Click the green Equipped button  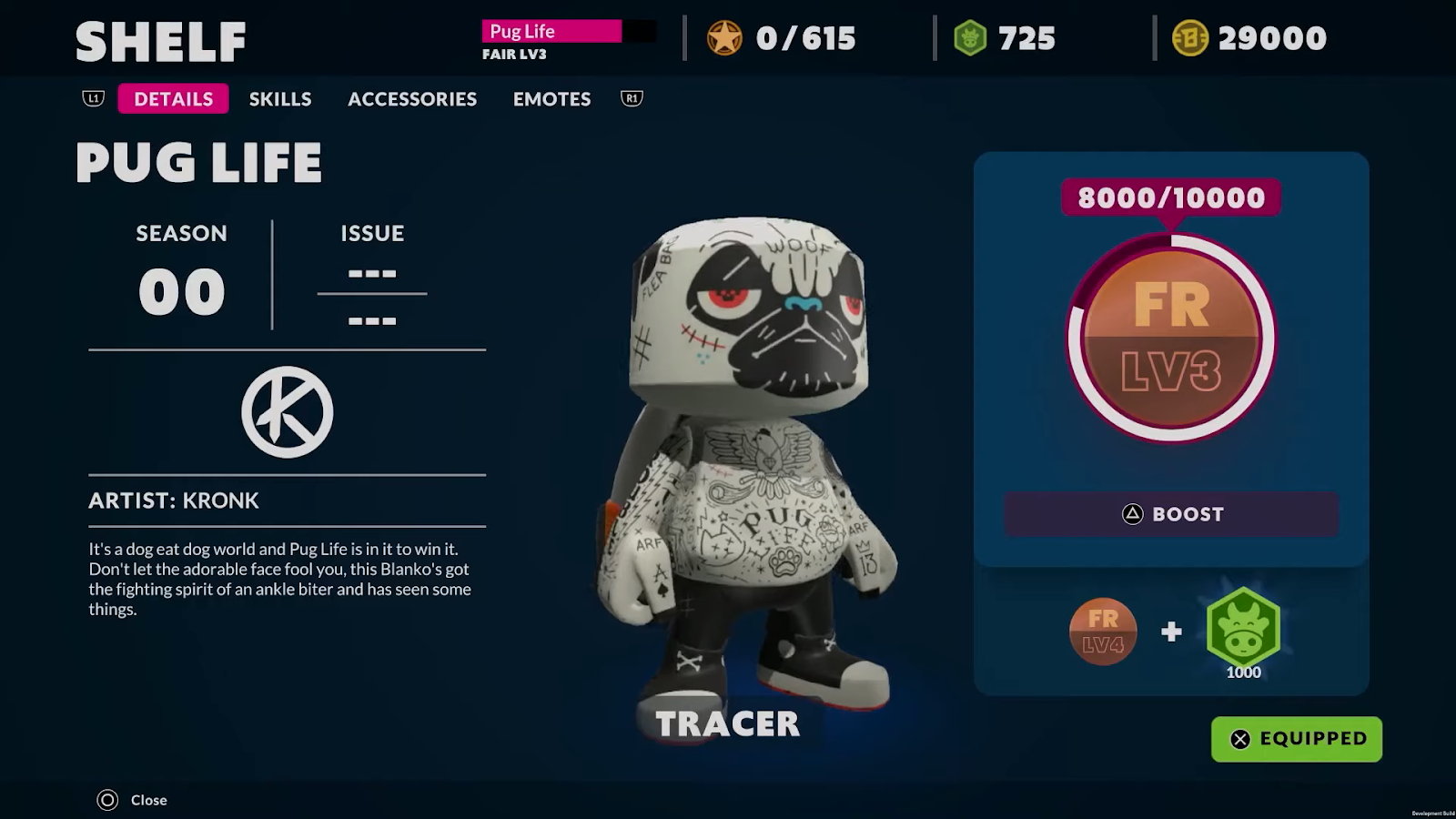(1297, 739)
